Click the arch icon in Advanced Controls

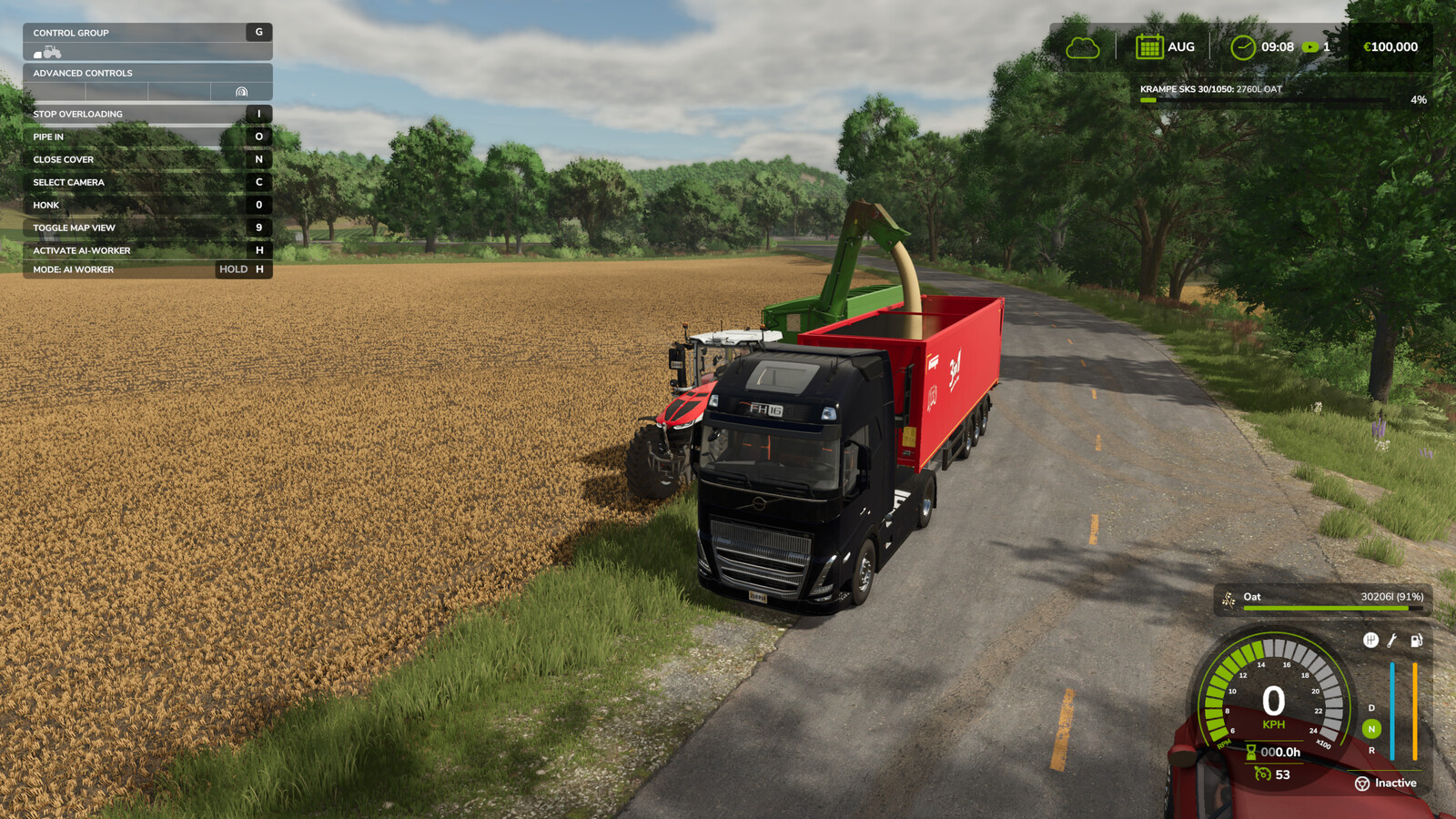(x=241, y=92)
